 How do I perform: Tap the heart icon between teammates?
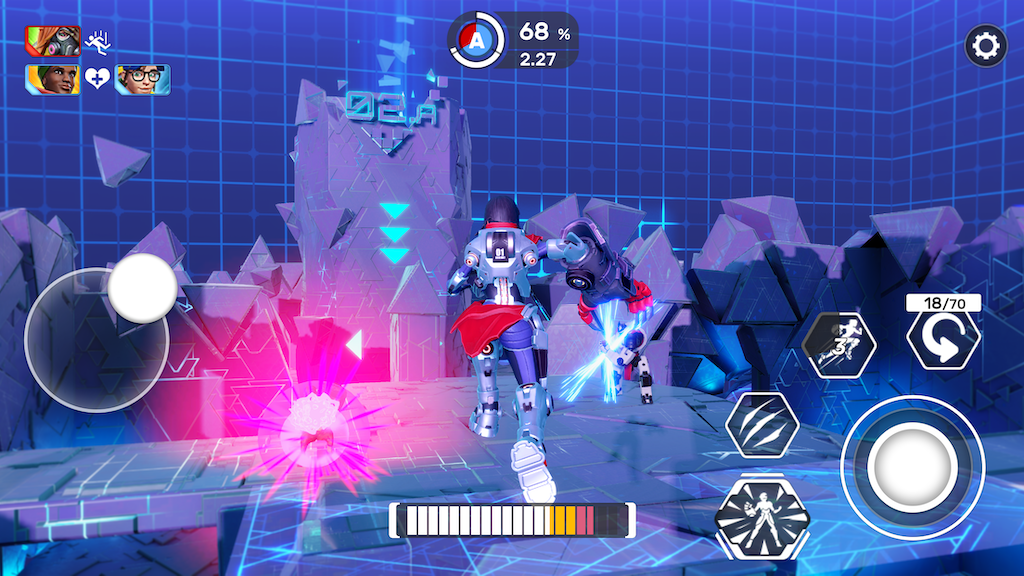click(97, 79)
